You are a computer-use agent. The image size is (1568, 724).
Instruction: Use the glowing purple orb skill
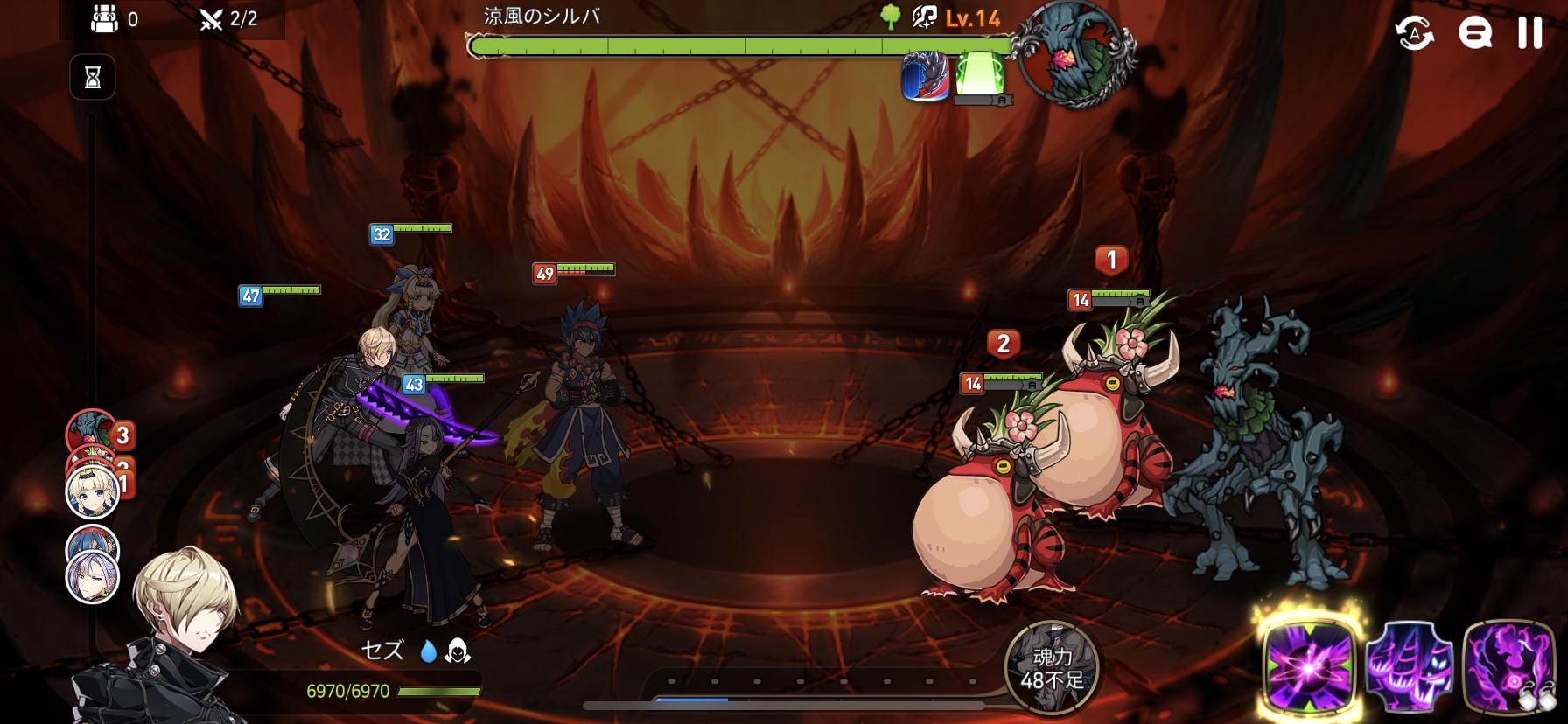click(x=1308, y=669)
